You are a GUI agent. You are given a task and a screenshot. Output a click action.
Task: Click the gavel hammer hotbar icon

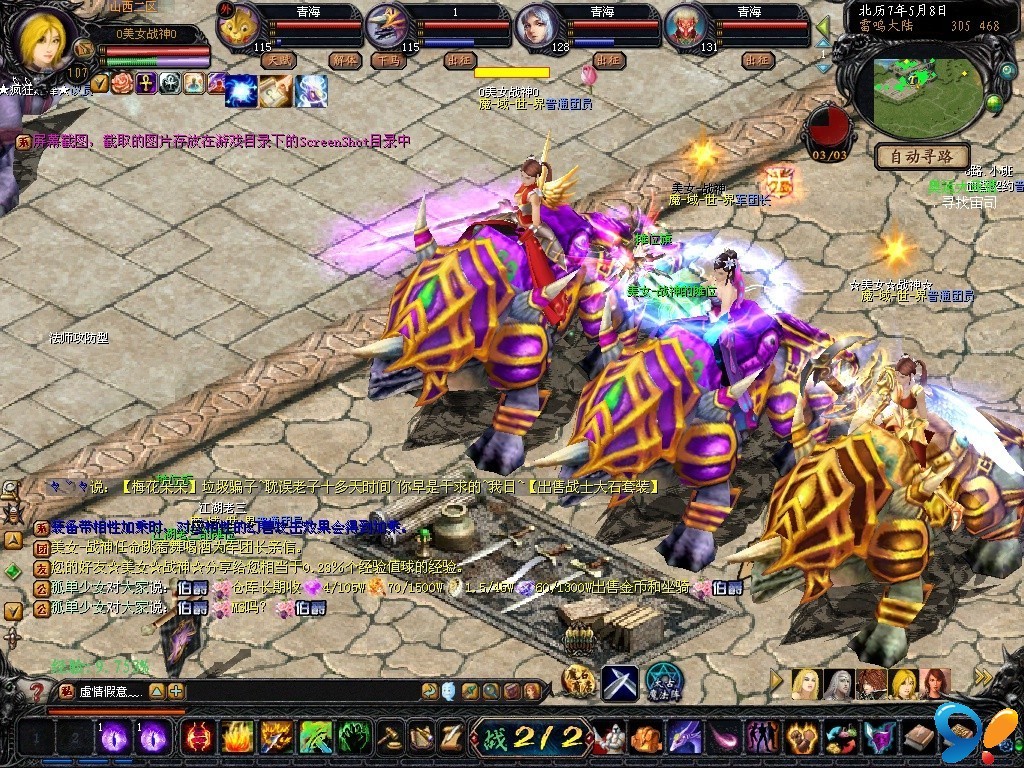tap(391, 737)
